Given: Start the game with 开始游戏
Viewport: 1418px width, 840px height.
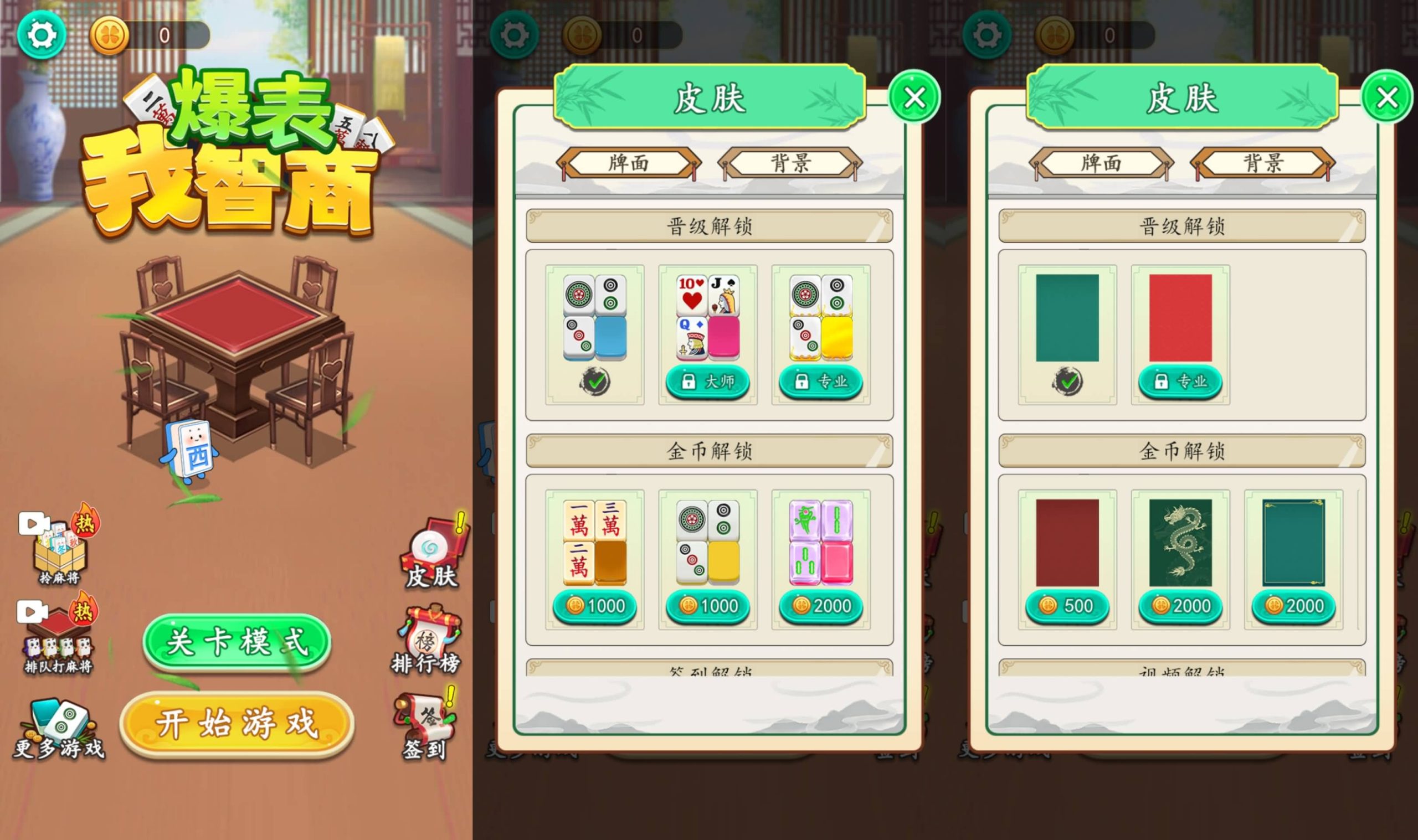Looking at the screenshot, I should [237, 723].
